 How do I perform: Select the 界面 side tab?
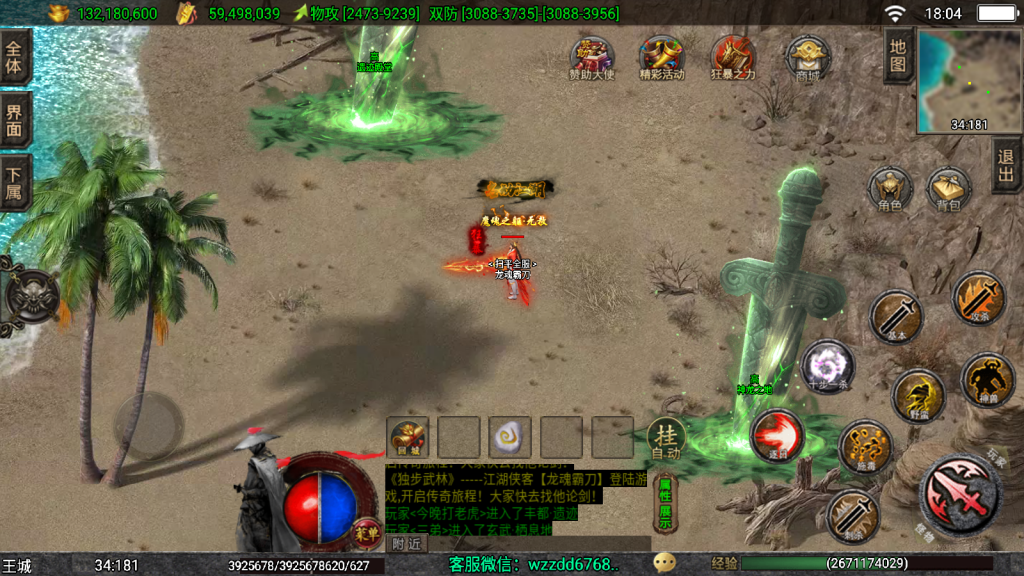15,120
